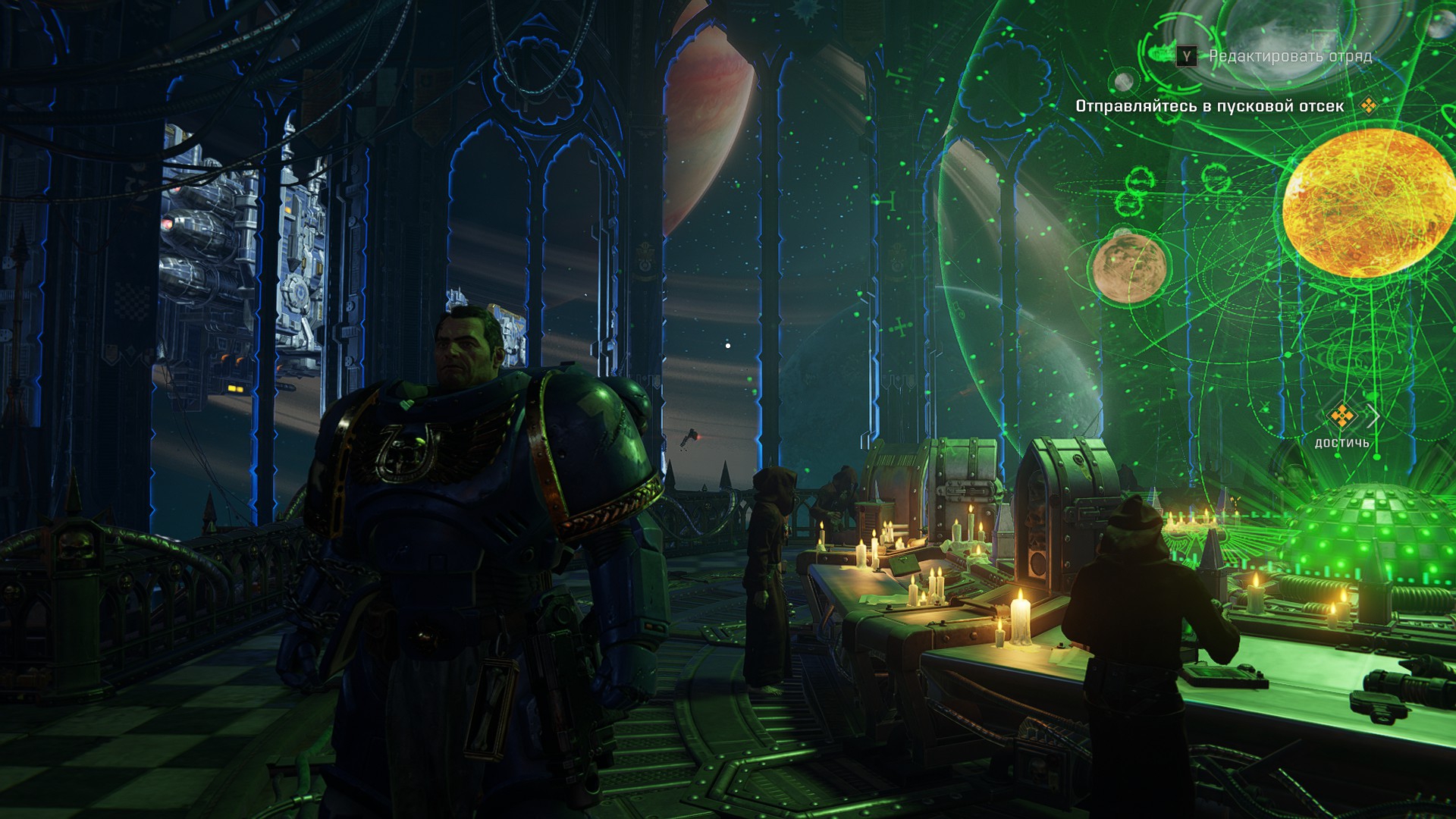
Task: Select the objective tracker "Отправляйтесь в пусковой отсек"
Action: click(1210, 106)
